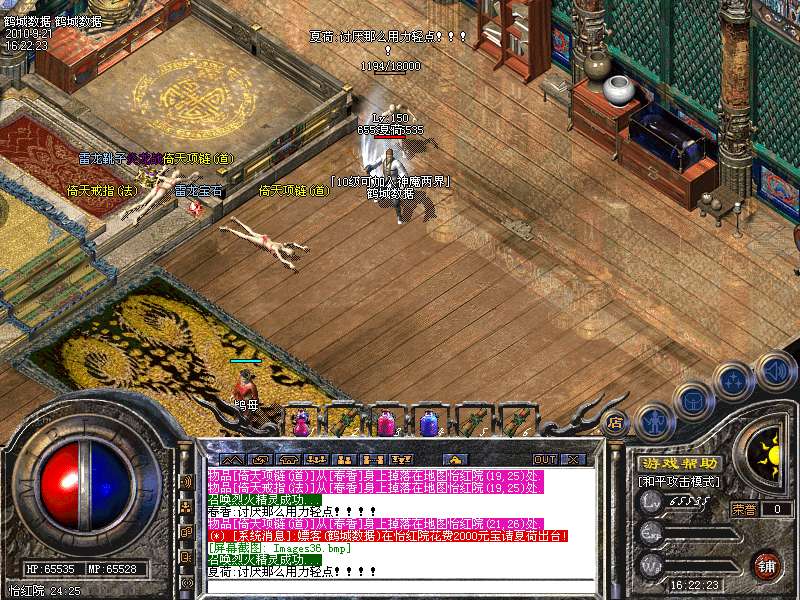Use the blue potion in belt slot 4

[x=429, y=422]
